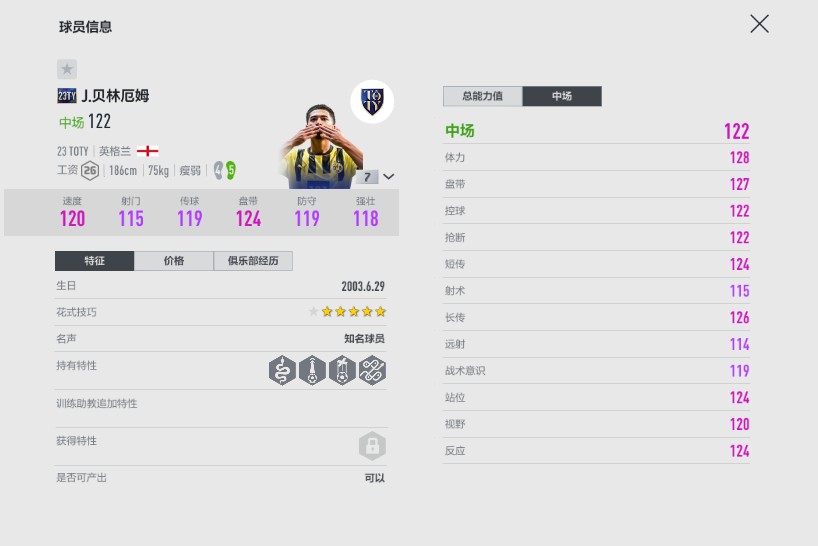Toggle the favorite star above the player name
The height and width of the screenshot is (546, 818).
(x=67, y=69)
